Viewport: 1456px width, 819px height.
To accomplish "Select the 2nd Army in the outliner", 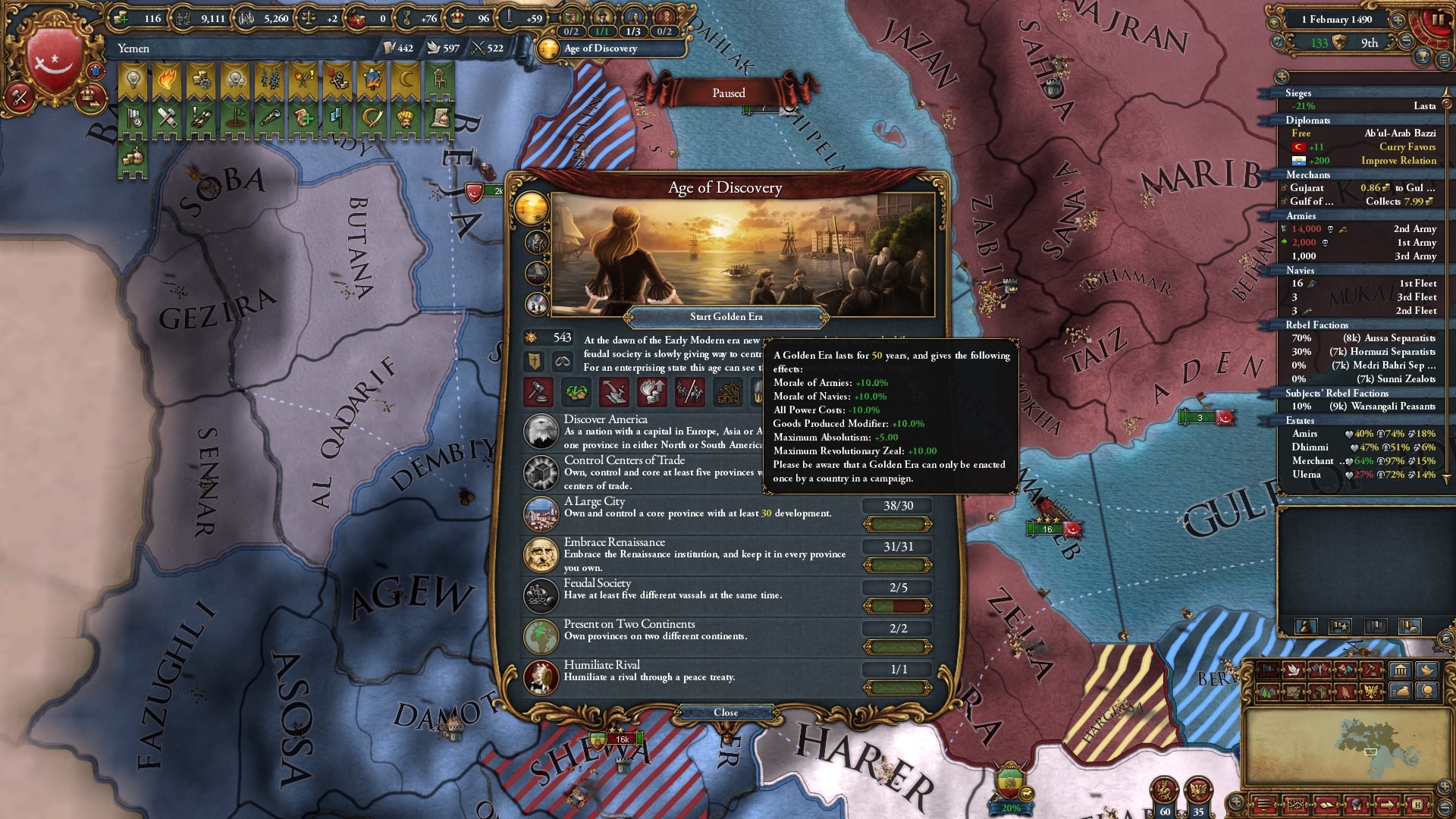I will point(1415,229).
